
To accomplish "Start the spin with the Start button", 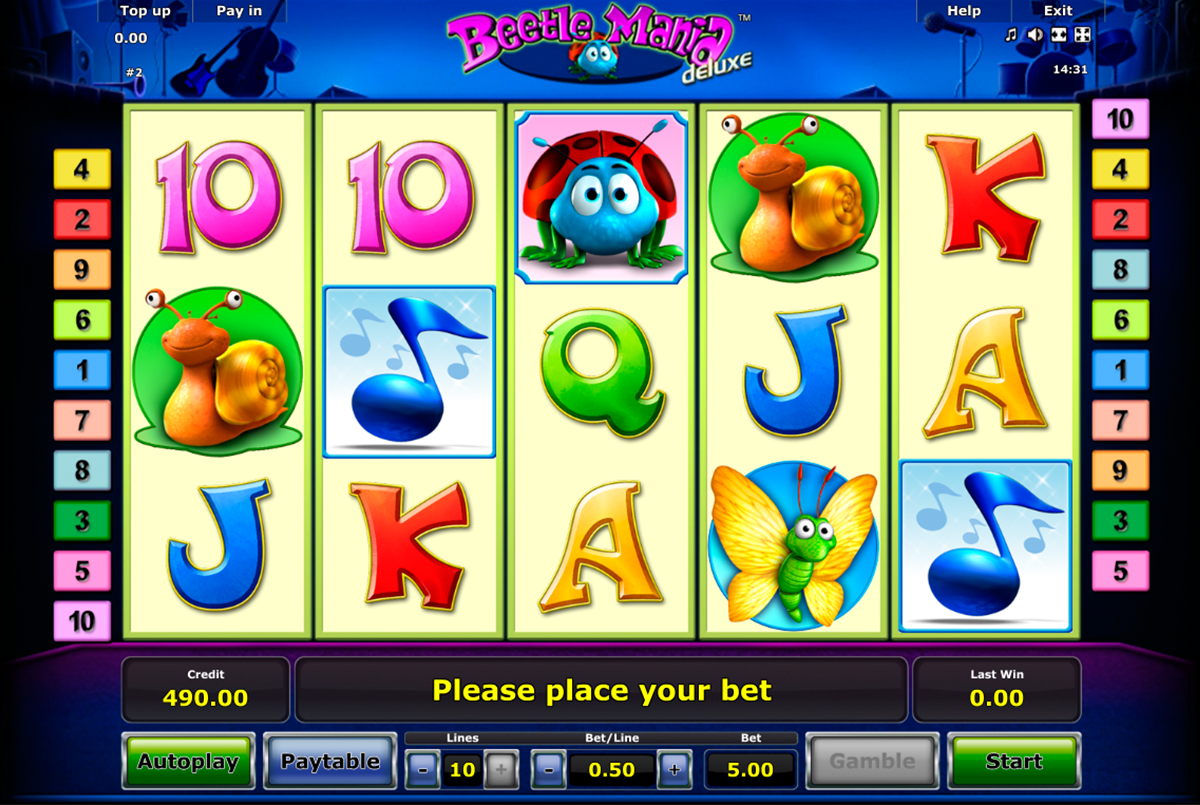I will pyautogui.click(x=1013, y=762).
